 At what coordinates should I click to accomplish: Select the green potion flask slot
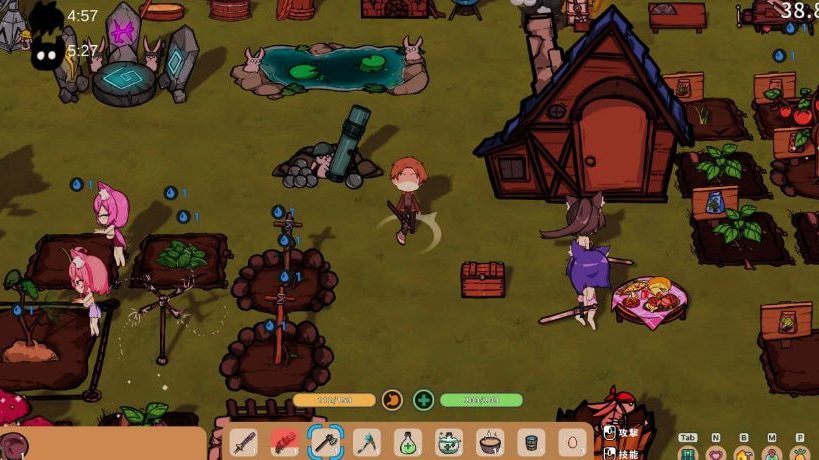click(408, 441)
